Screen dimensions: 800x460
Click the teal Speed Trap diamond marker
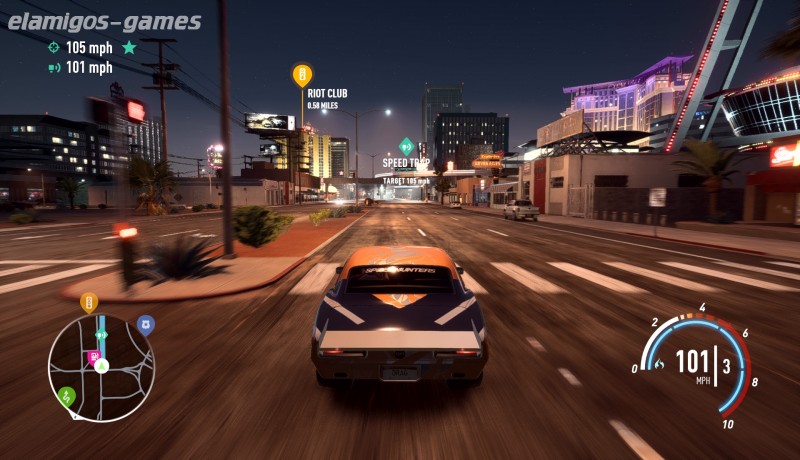click(x=406, y=145)
